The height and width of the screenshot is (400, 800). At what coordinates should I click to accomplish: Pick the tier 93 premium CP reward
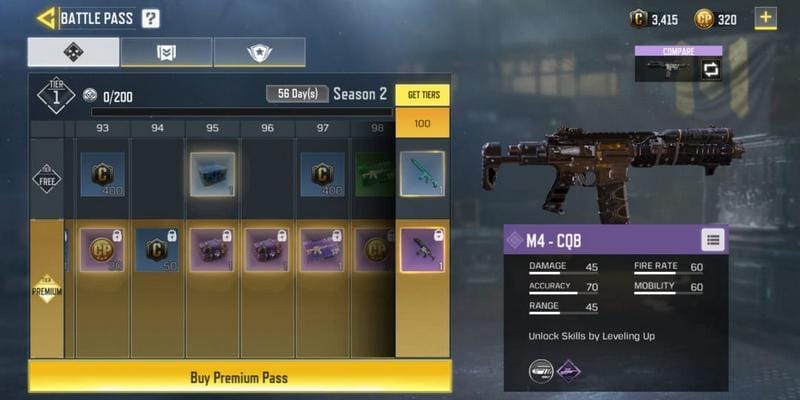click(x=102, y=249)
